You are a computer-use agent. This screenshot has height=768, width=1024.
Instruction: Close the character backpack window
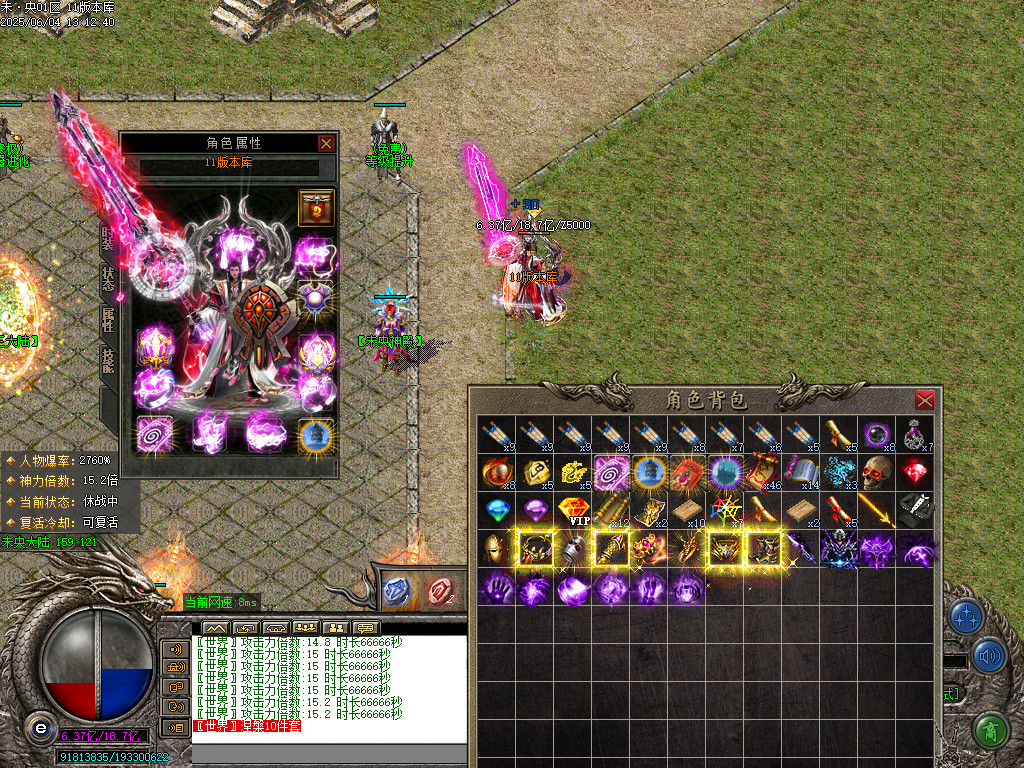(x=925, y=400)
